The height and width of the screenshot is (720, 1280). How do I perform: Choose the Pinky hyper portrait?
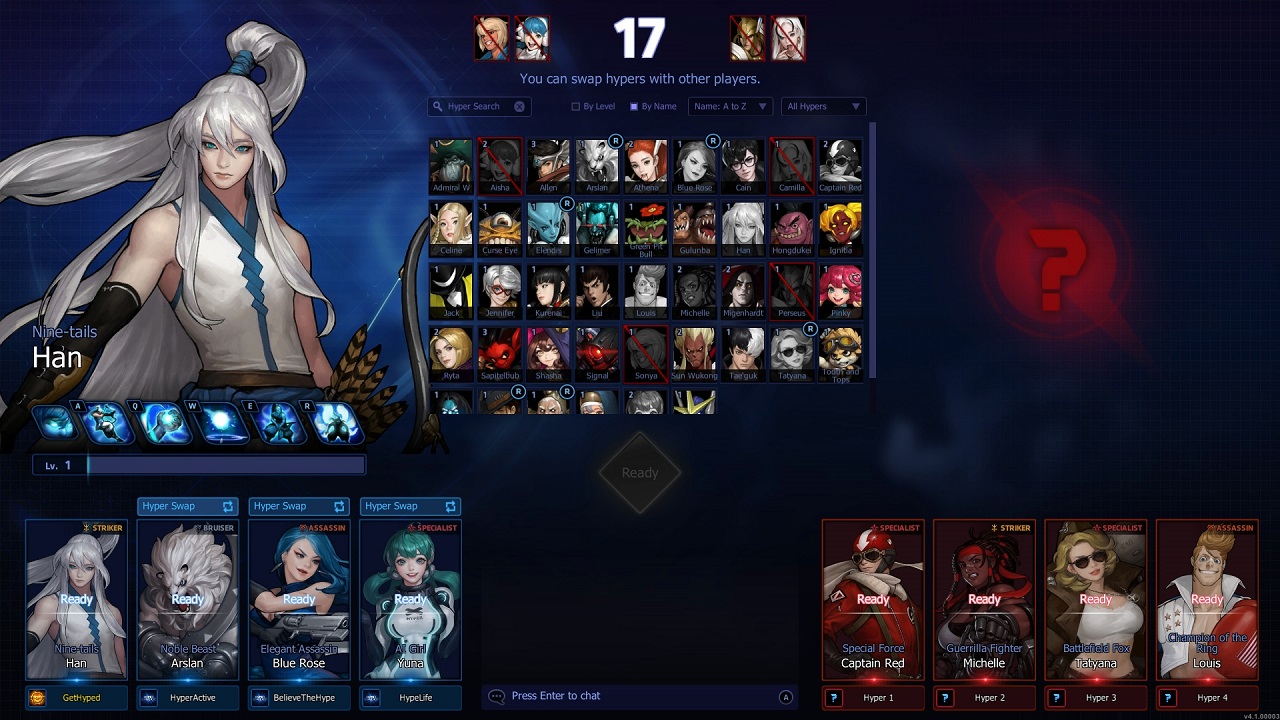point(840,291)
